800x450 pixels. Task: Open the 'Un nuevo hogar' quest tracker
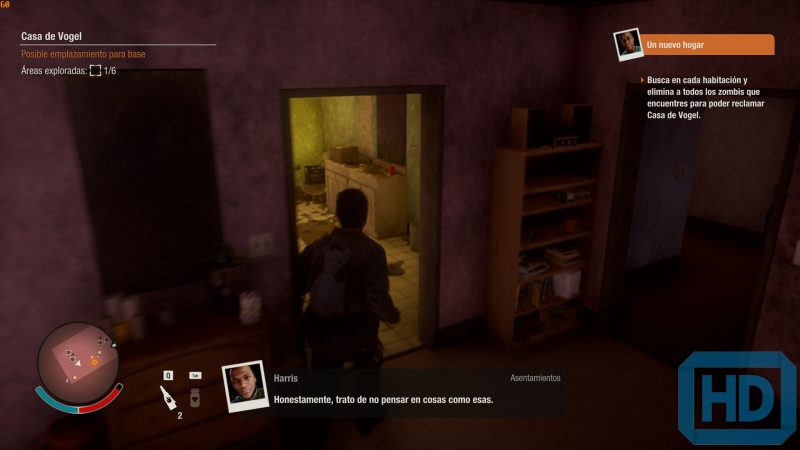708,45
